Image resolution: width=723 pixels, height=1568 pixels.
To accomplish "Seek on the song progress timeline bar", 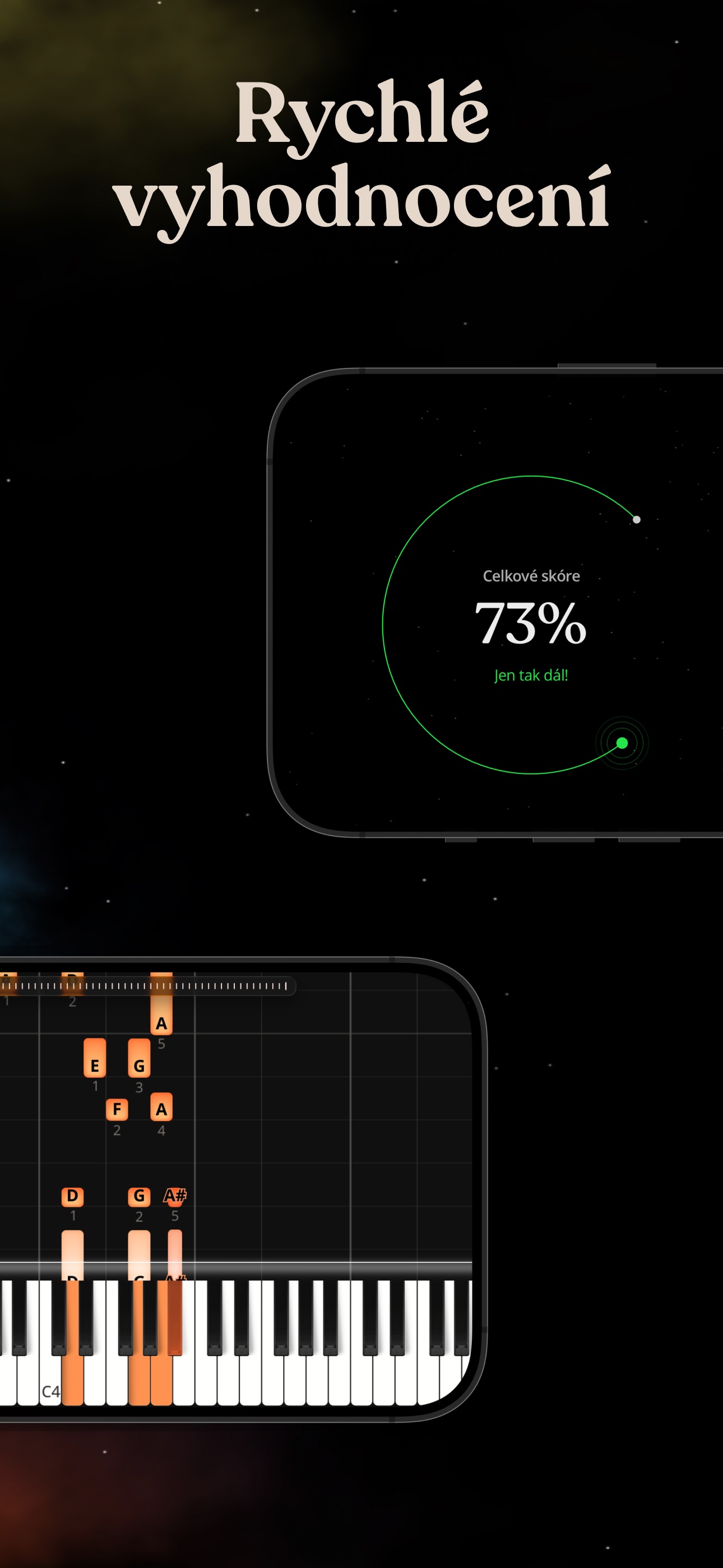I will 146,986.
